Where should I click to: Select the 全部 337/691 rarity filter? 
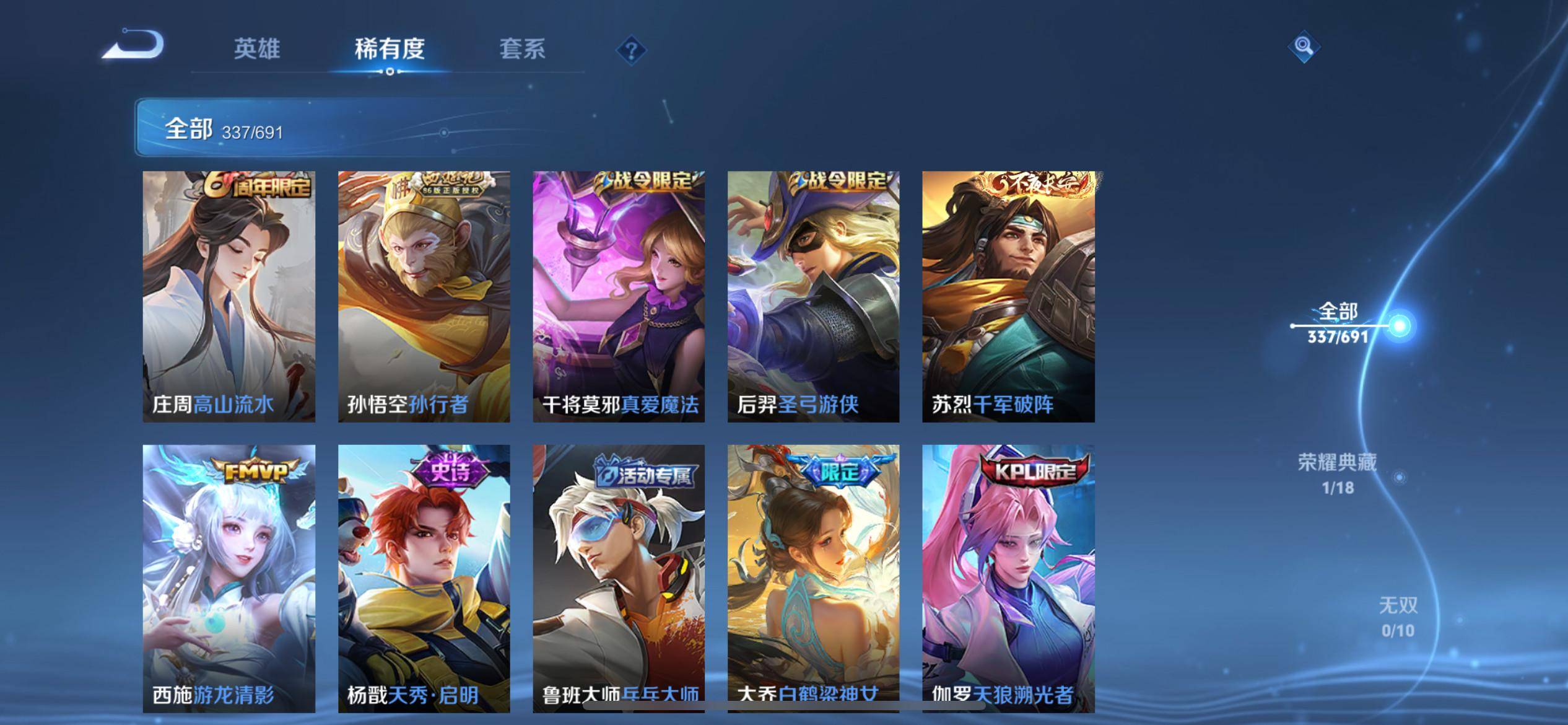coord(1338,323)
